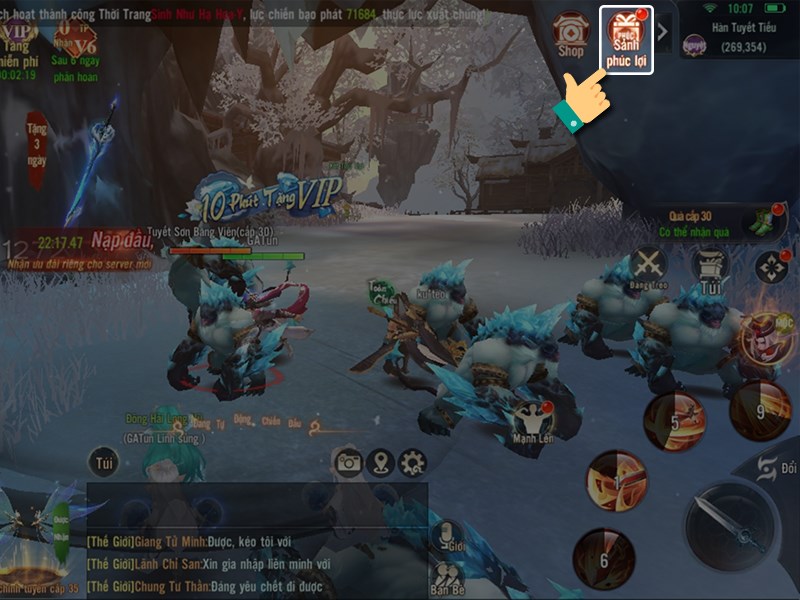This screenshot has width=800, height=600.
Task: Use the skill on cooldown 1
Action: (x=616, y=481)
